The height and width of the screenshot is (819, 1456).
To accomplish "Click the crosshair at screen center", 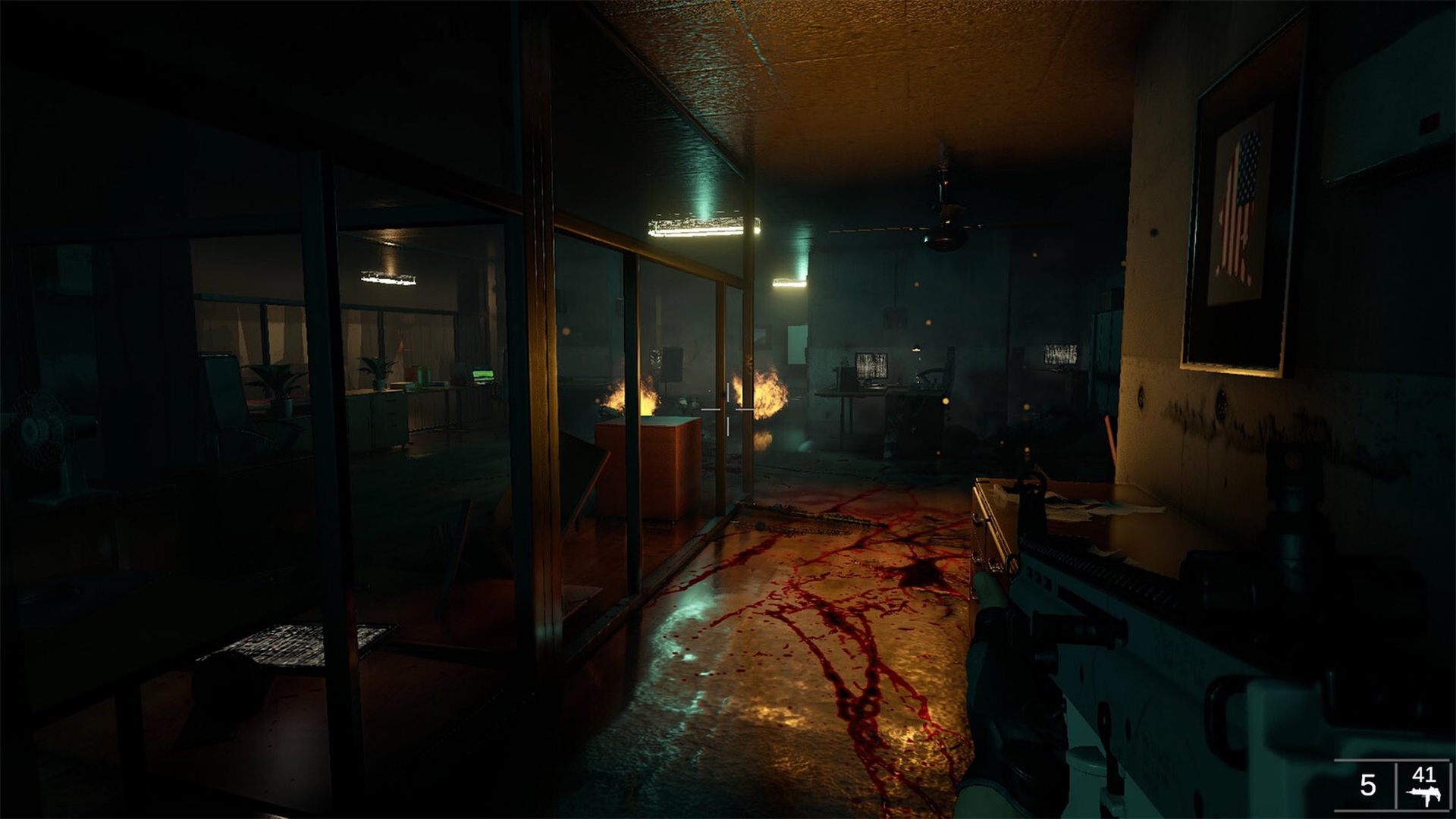I will click(728, 409).
